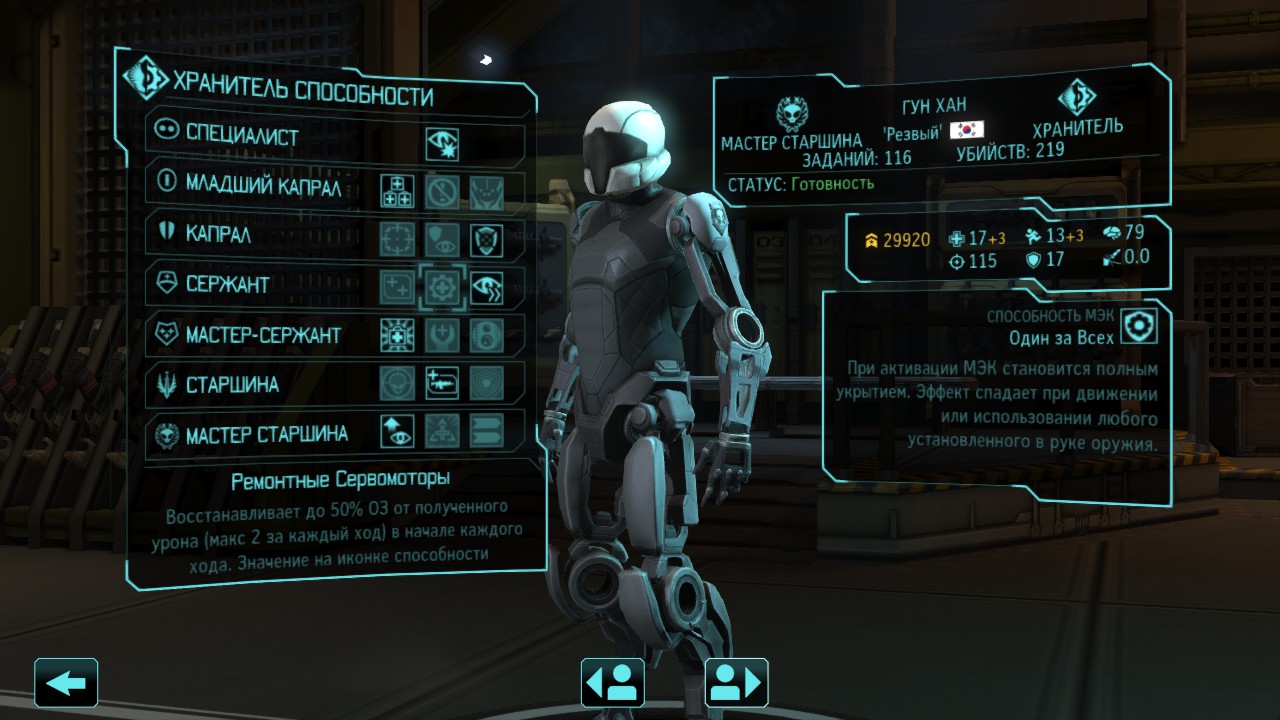Image resolution: width=1280 pixels, height=720 pixels.
Task: Select the shield-over-eye ability in Капрал row
Action: point(441,240)
